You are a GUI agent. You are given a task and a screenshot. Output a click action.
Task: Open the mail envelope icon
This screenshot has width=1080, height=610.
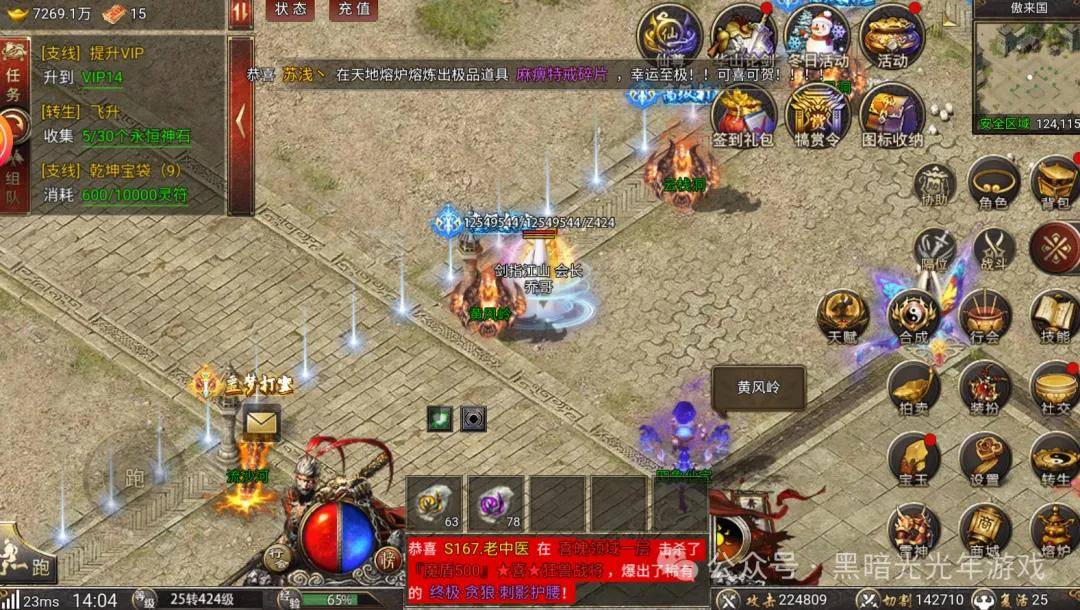261,423
